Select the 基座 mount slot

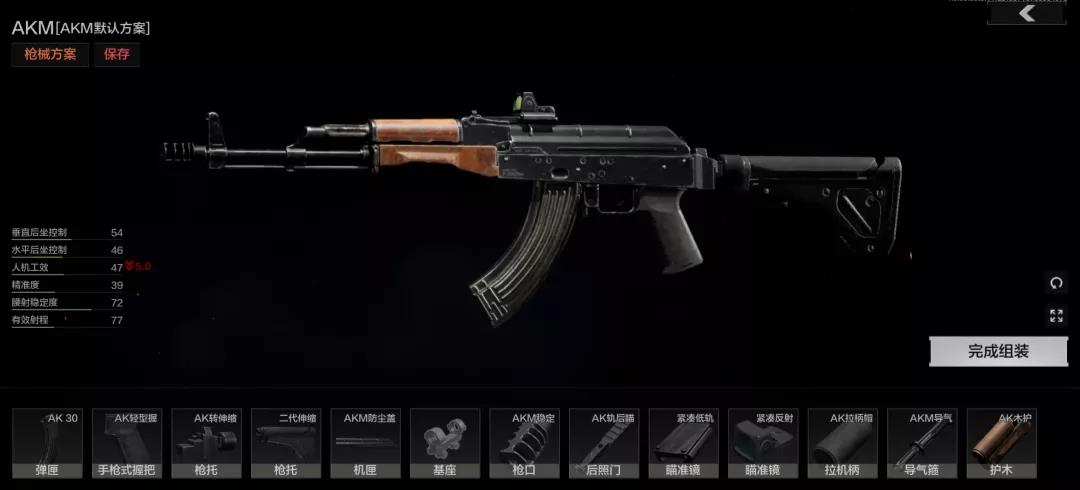445,443
